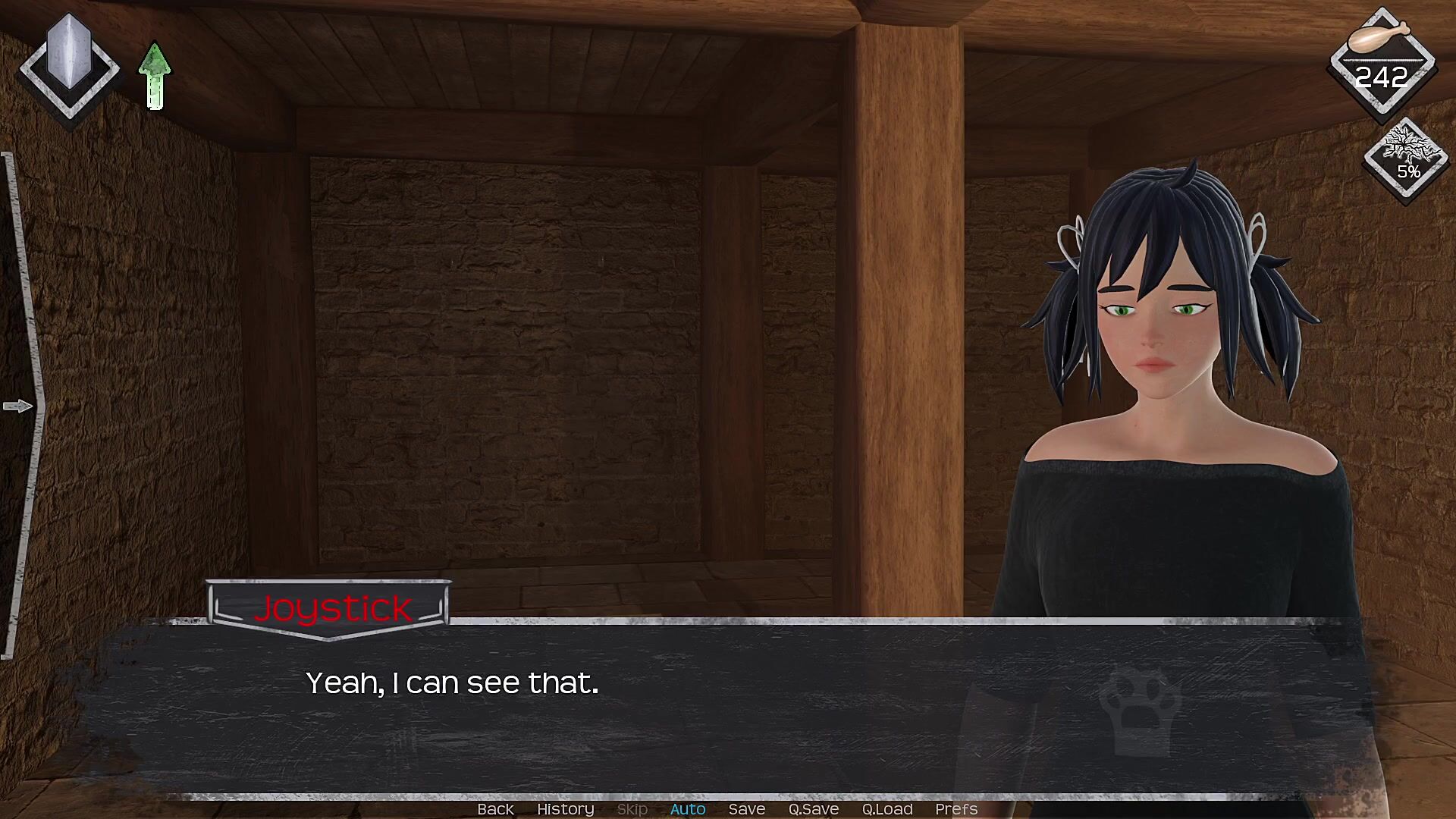
Task: Go back one dialogue line
Action: pyautogui.click(x=495, y=809)
